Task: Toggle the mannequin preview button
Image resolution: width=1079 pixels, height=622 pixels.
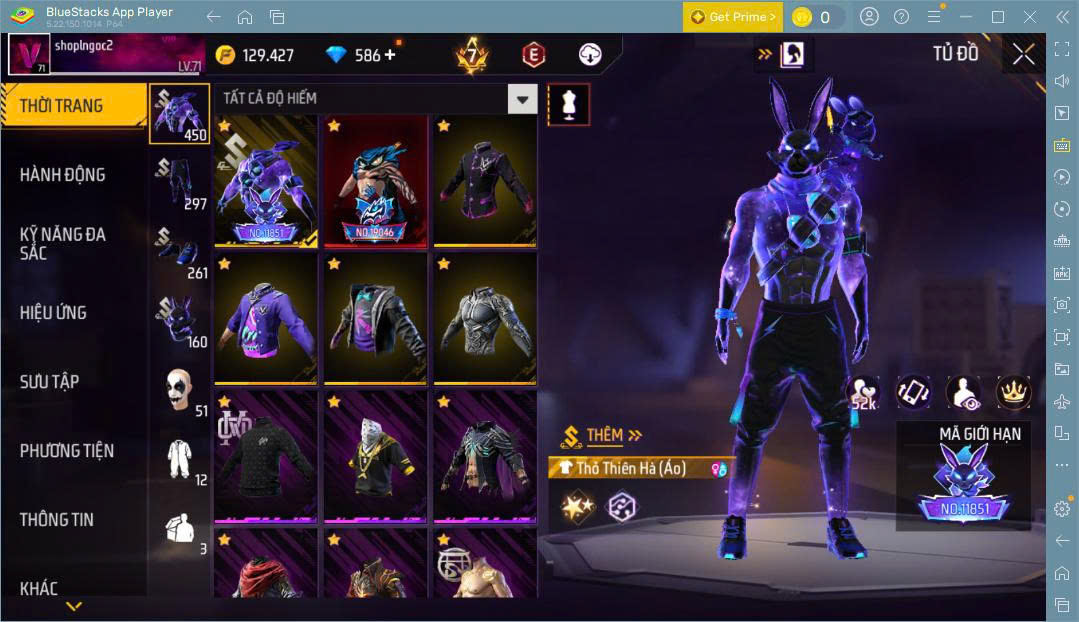Action: (568, 105)
